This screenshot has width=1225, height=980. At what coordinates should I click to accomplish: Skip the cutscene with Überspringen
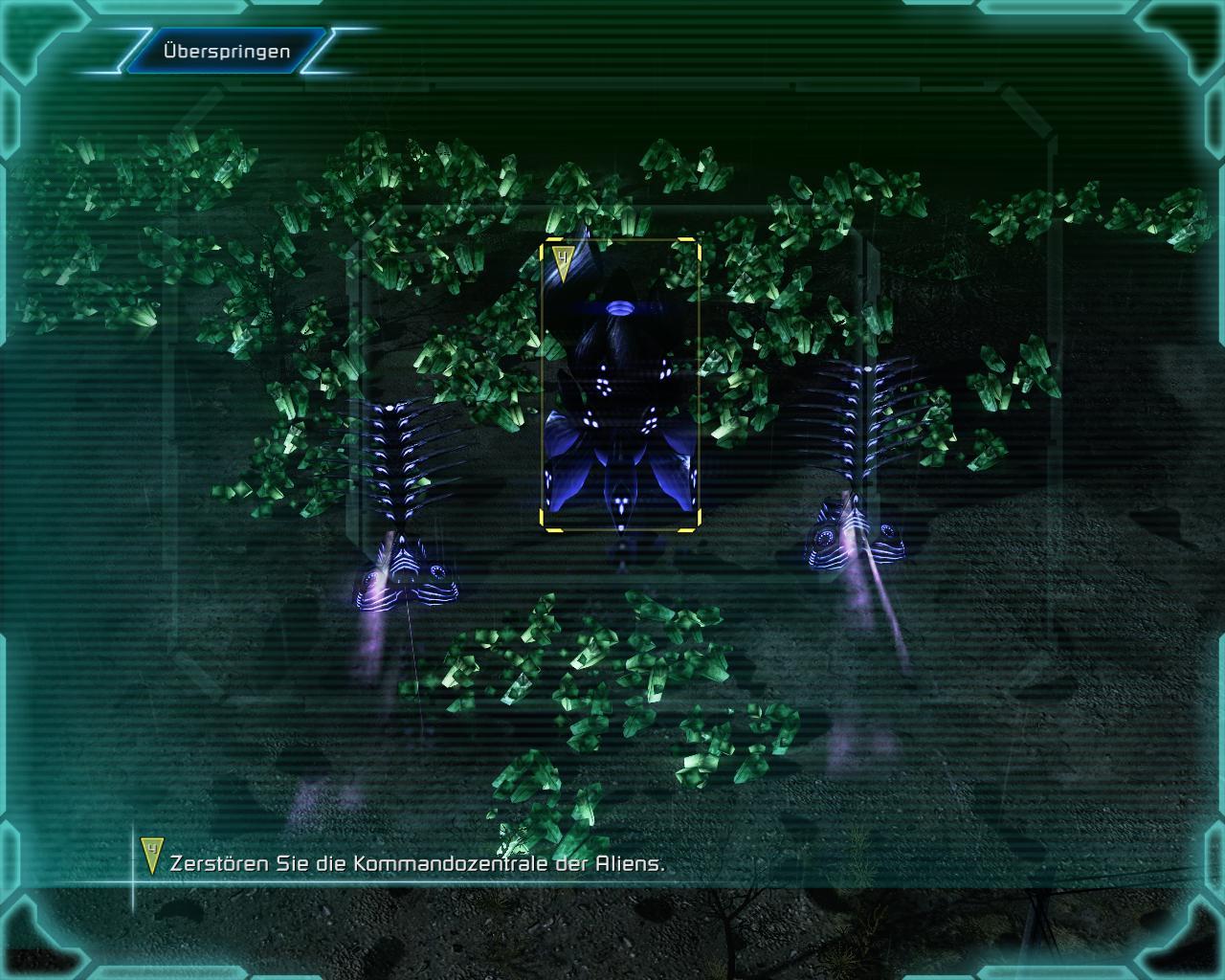227,51
